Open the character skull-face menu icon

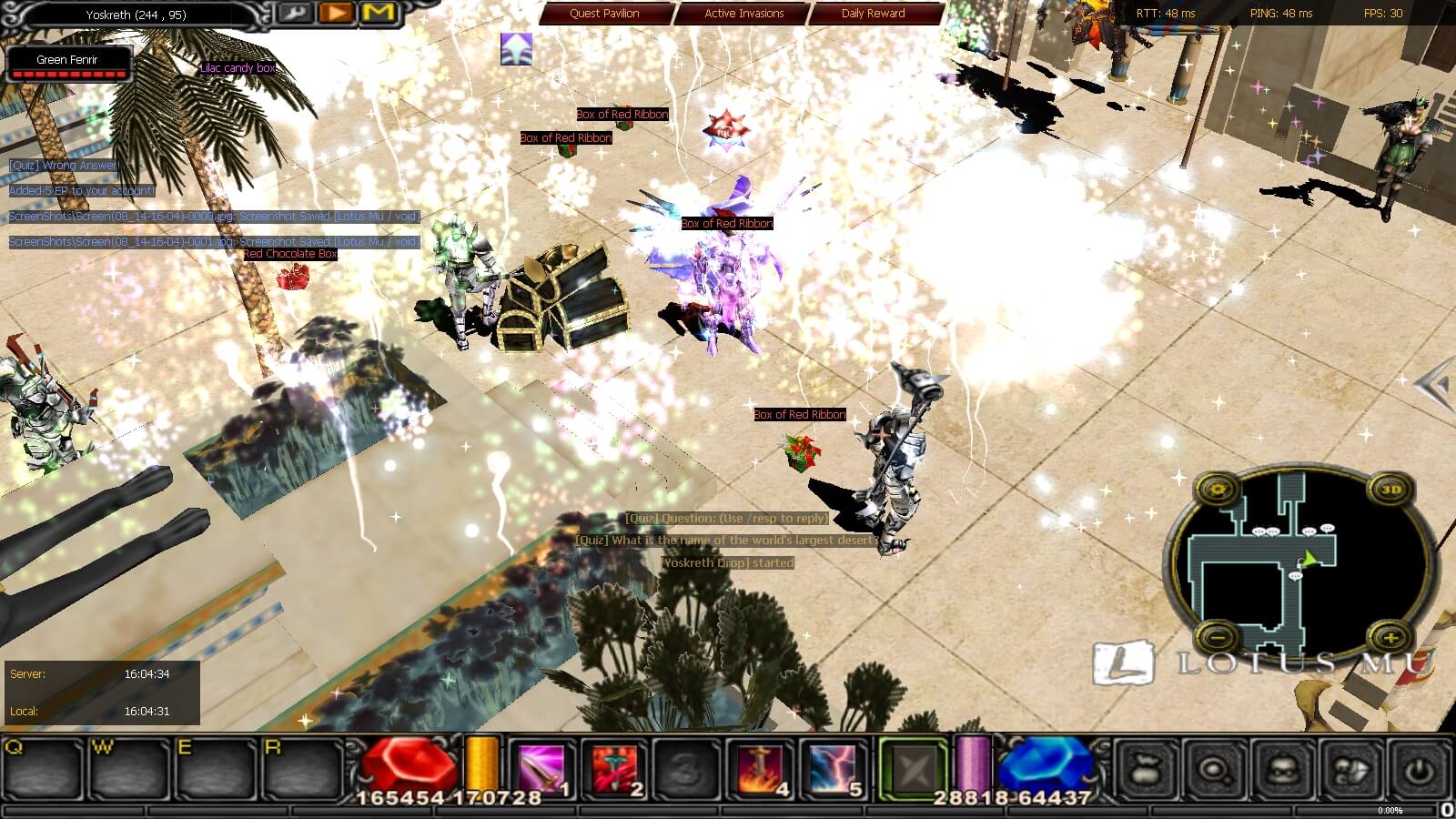click(x=1281, y=771)
